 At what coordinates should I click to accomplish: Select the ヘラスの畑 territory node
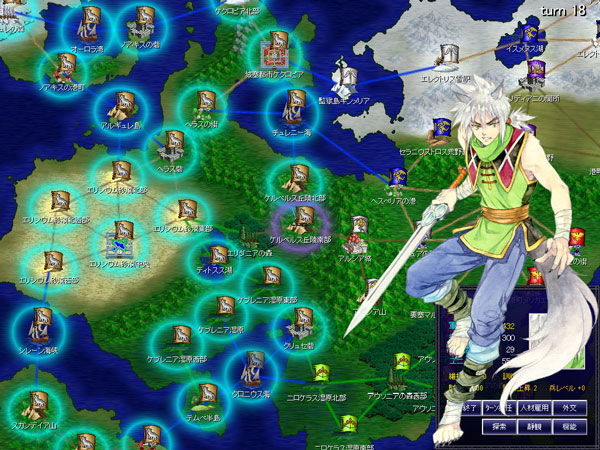pyautogui.click(x=204, y=104)
